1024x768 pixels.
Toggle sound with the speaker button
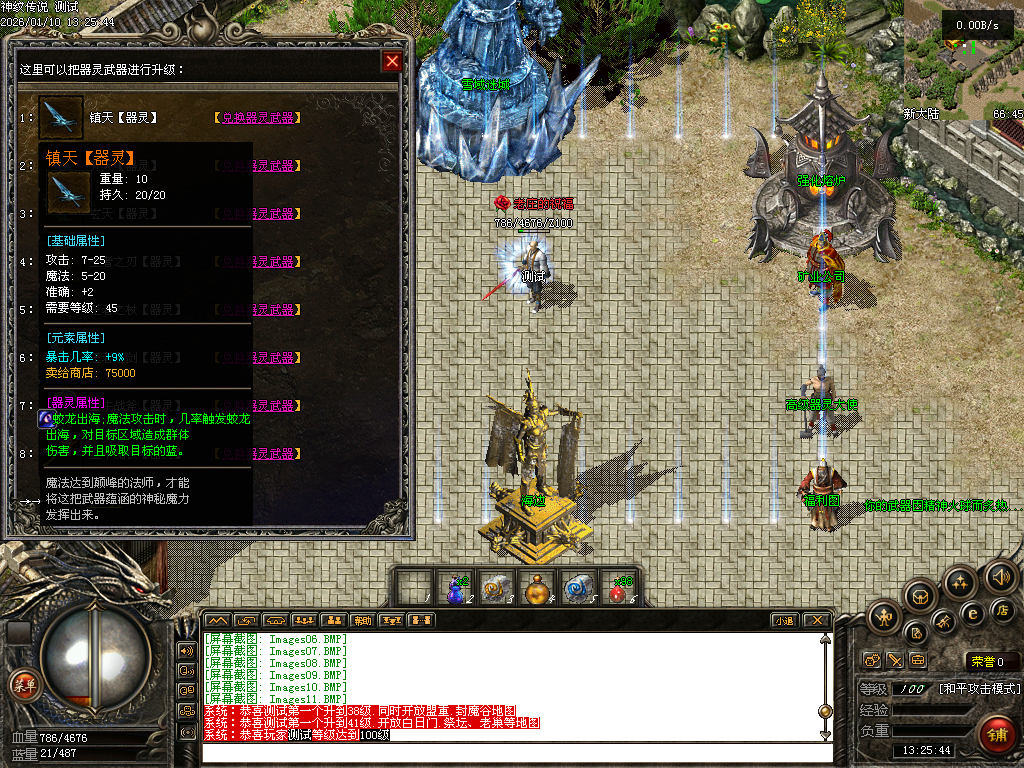pyautogui.click(x=1000, y=576)
